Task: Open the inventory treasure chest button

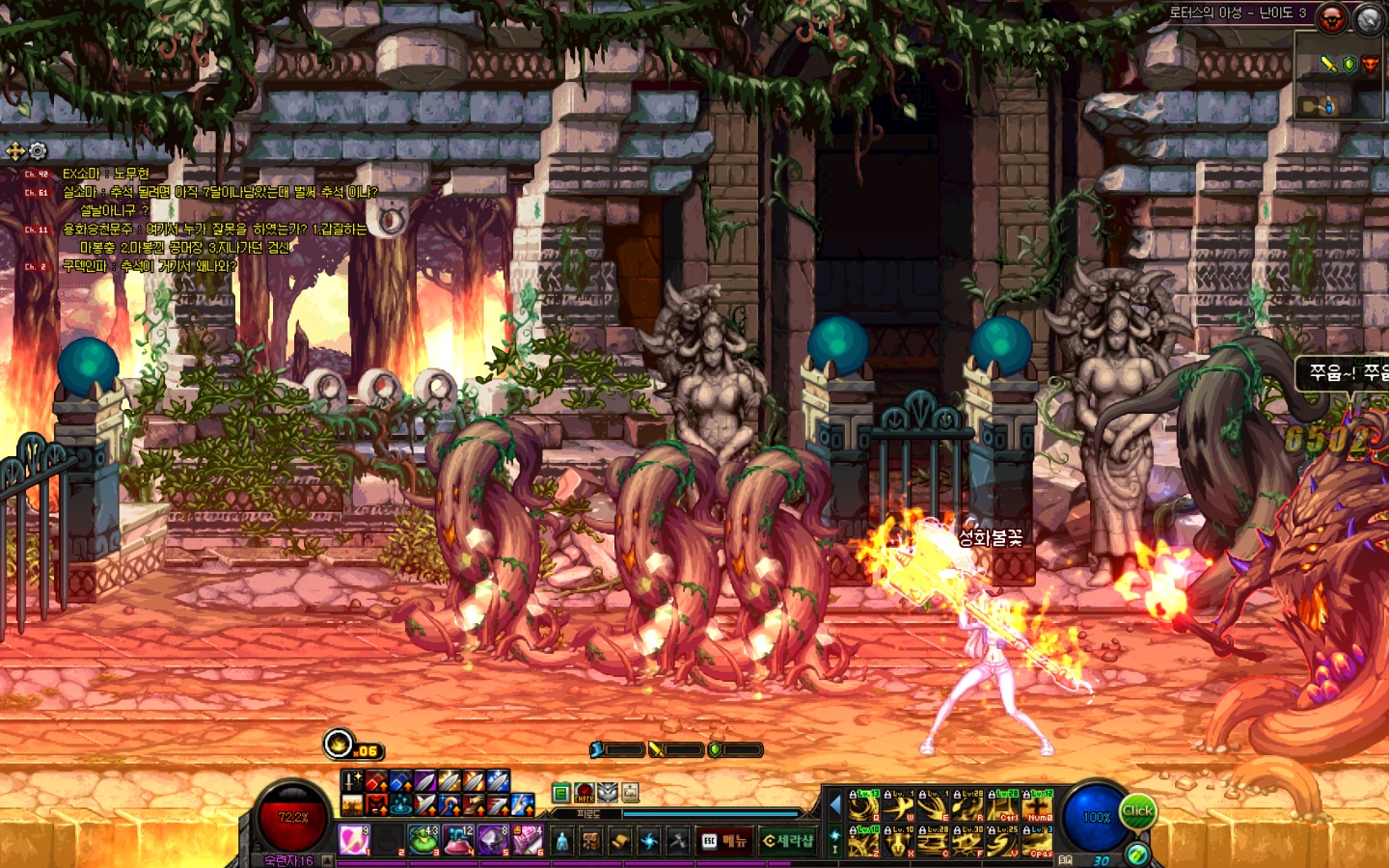Action: pyautogui.click(x=591, y=841)
